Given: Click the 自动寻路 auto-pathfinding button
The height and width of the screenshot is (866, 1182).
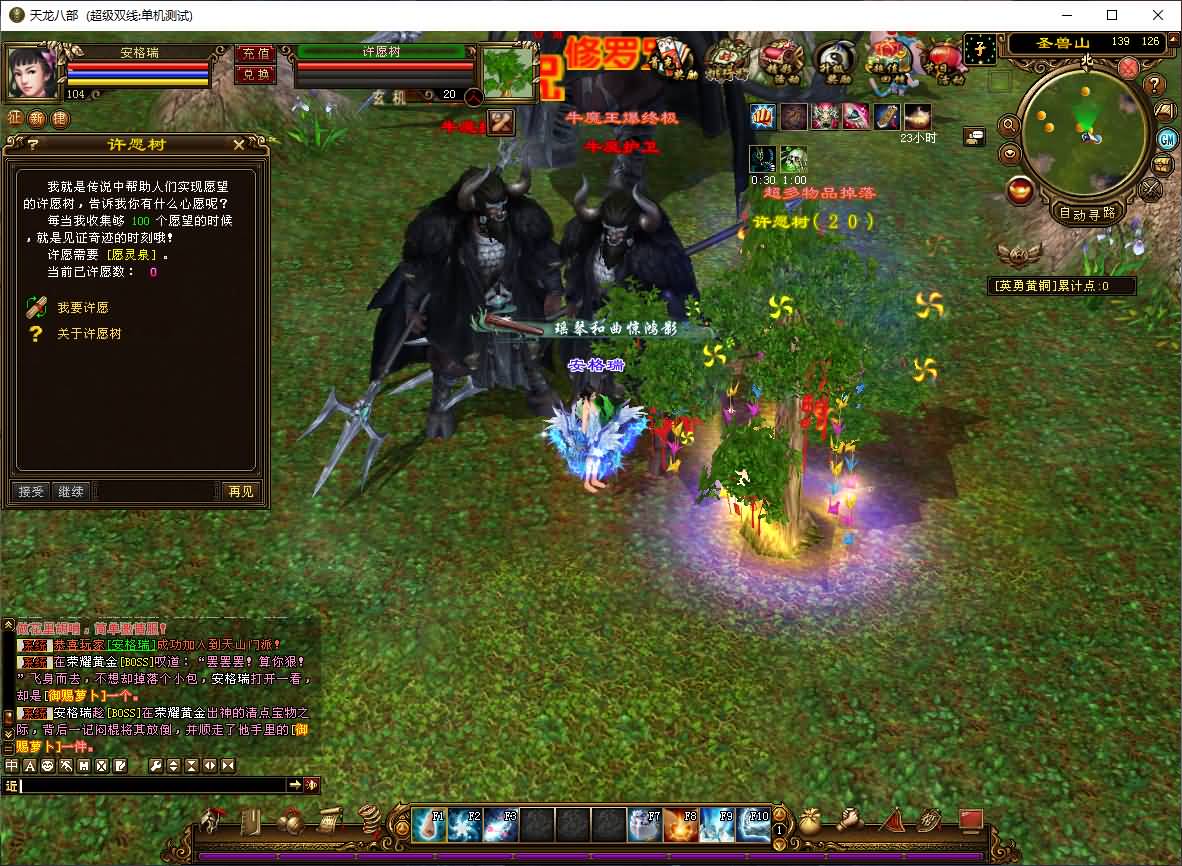Looking at the screenshot, I should (1087, 213).
